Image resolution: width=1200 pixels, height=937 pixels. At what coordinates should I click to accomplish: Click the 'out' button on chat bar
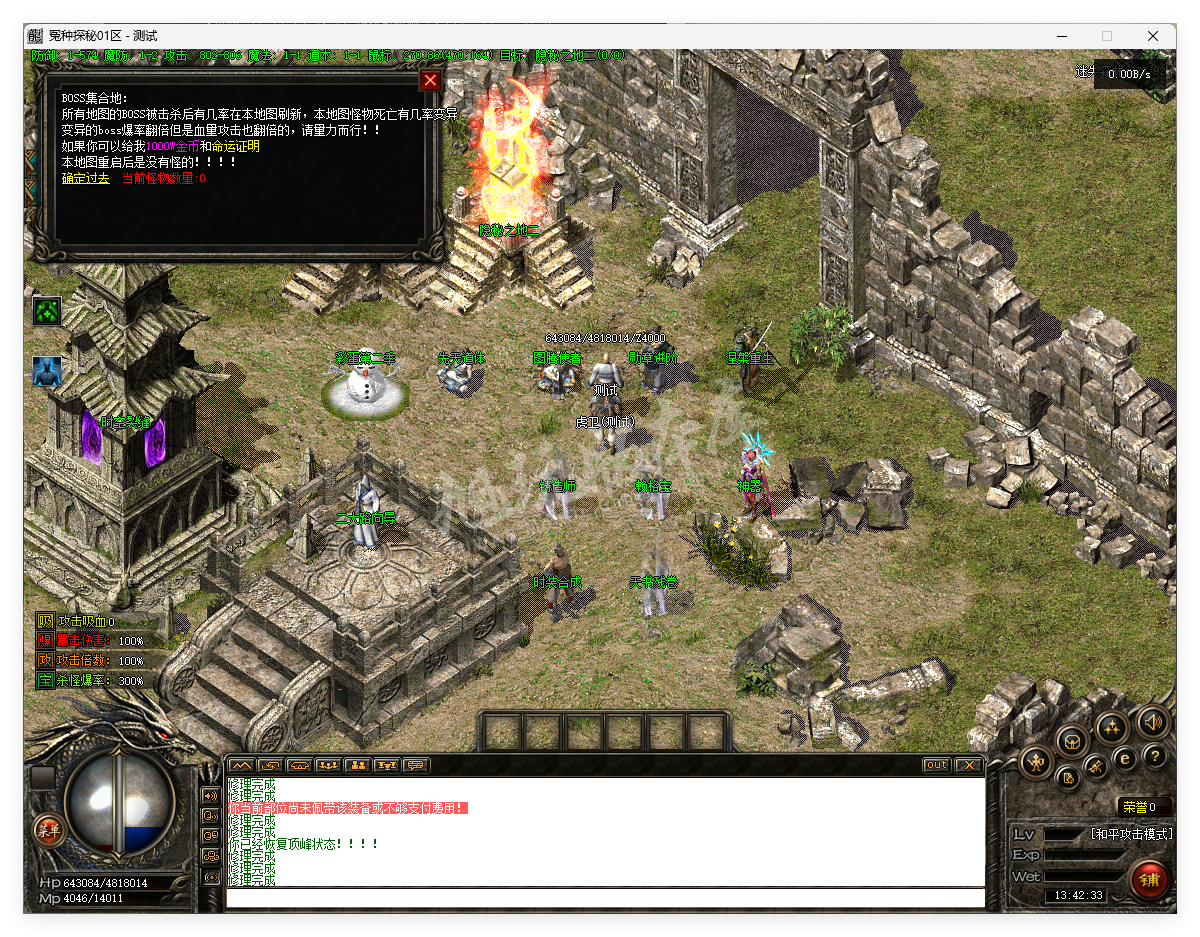point(936,765)
